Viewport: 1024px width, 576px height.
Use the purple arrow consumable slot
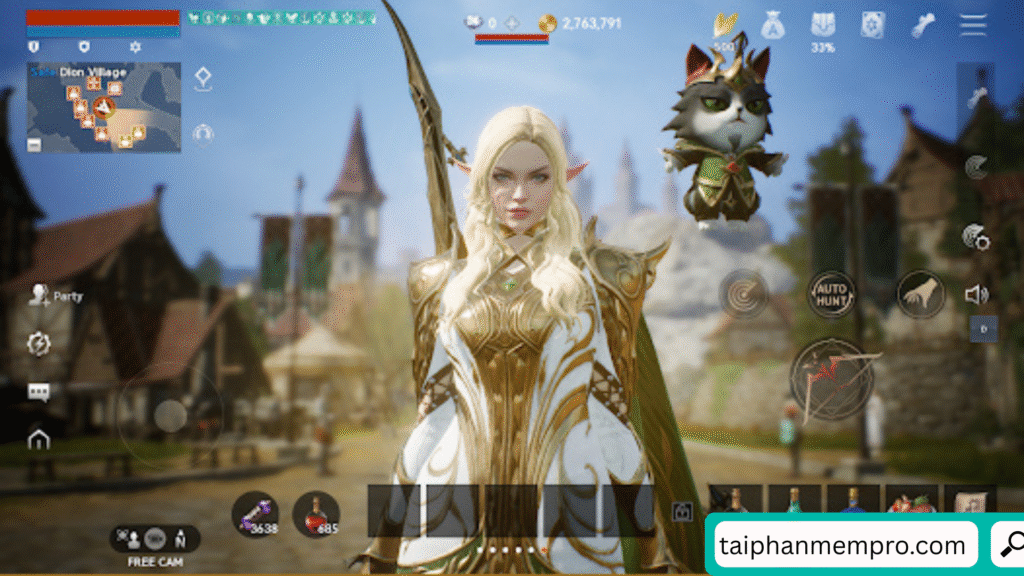[x=254, y=514]
